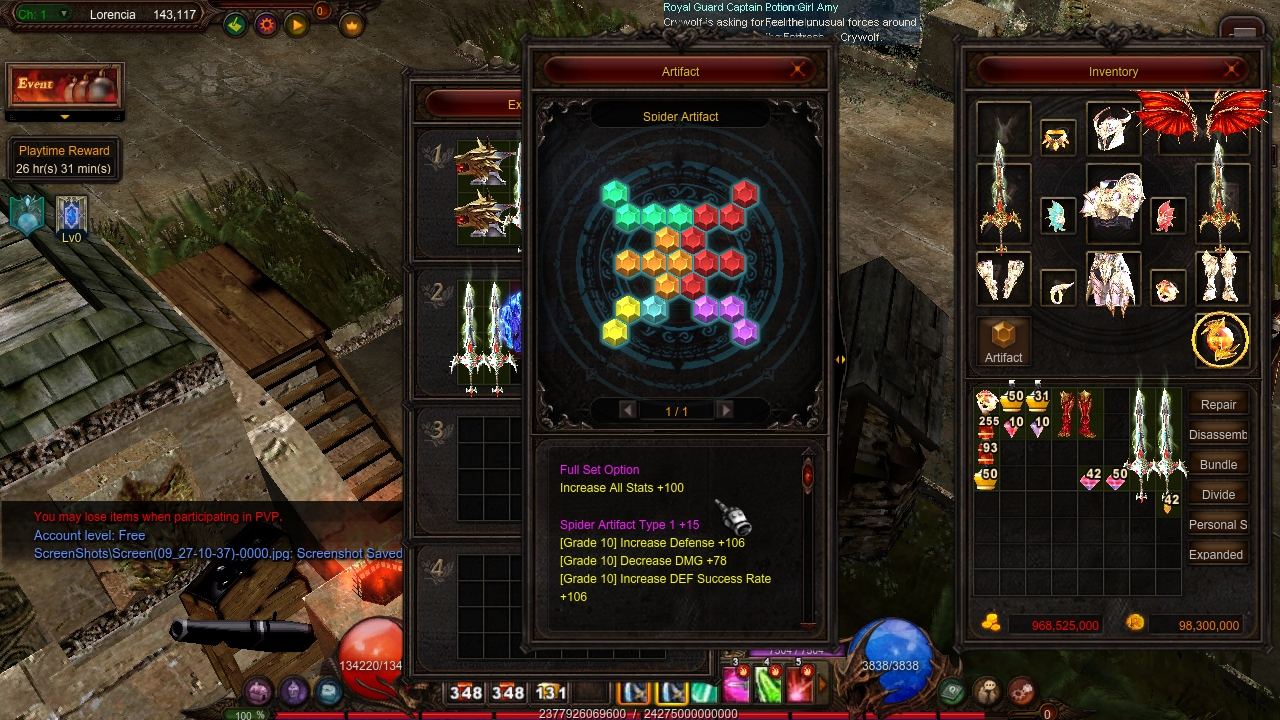1280x720 pixels.
Task: Select the red boots in inventory
Action: (x=1076, y=414)
